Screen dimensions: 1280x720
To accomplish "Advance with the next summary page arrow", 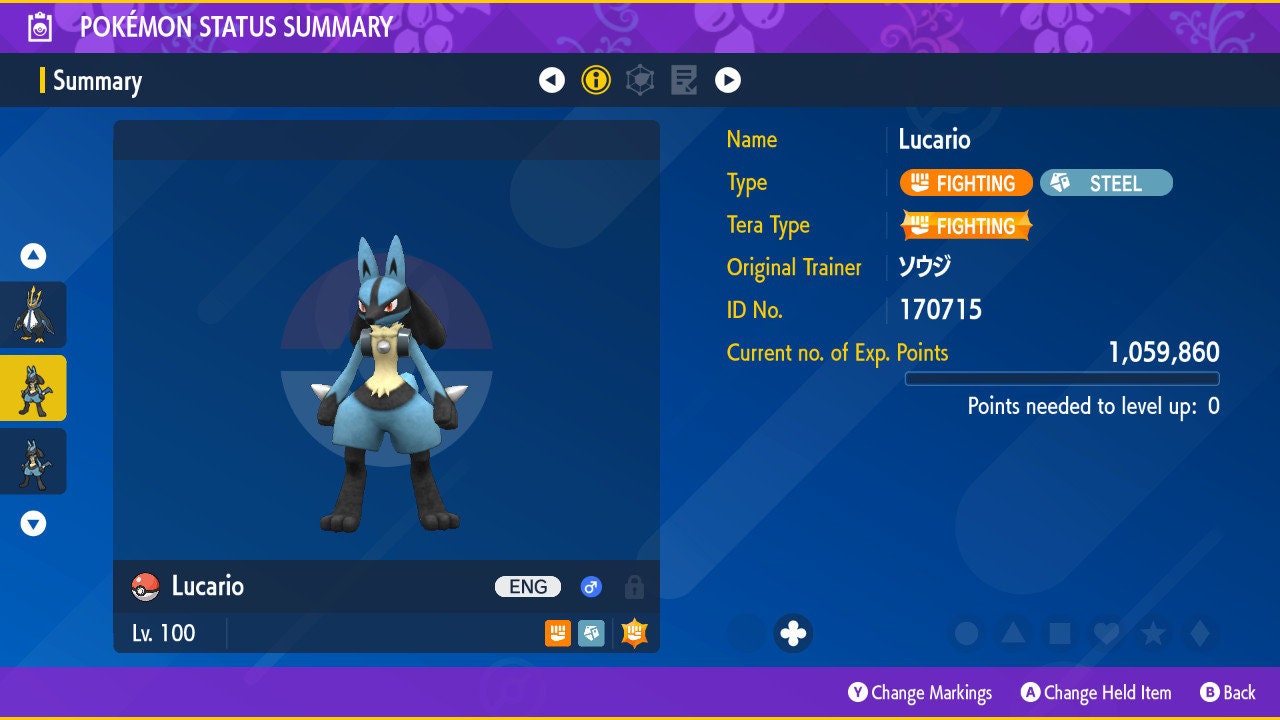I will 728,80.
